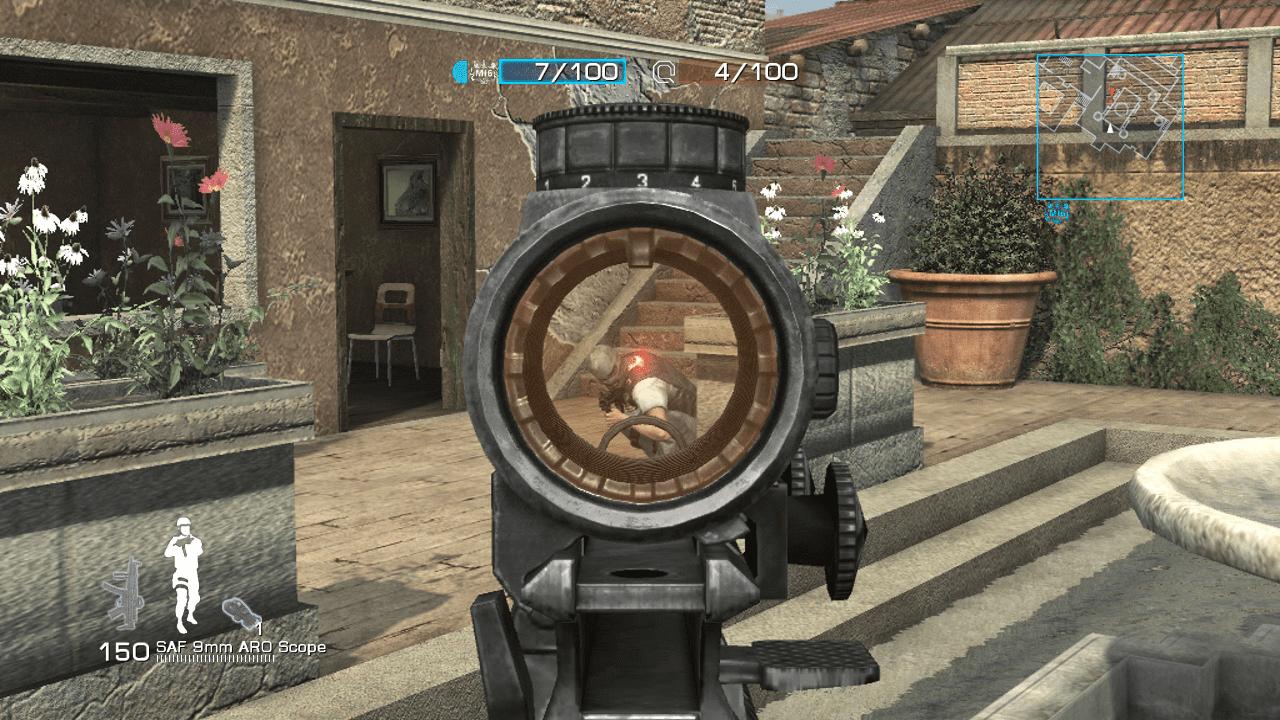Click the soldier stance icon in HUD
1280x720 pixels.
[x=184, y=571]
